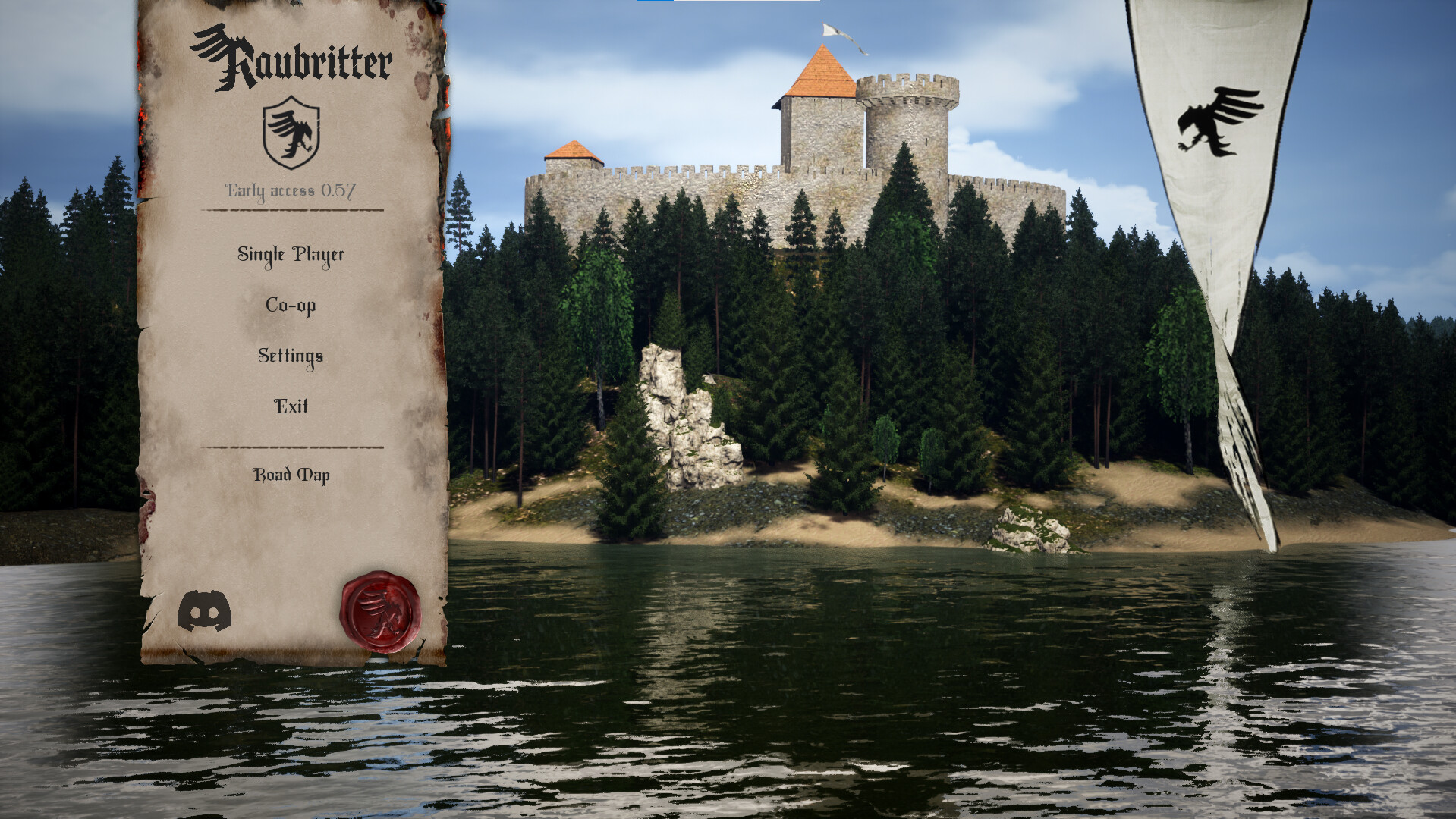The height and width of the screenshot is (819, 1456).
Task: Select the Co-op menu entry
Action: point(291,306)
